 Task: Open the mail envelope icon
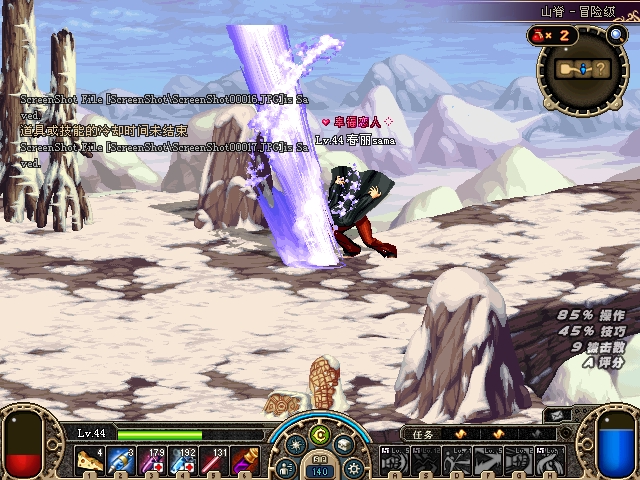pos(556,415)
